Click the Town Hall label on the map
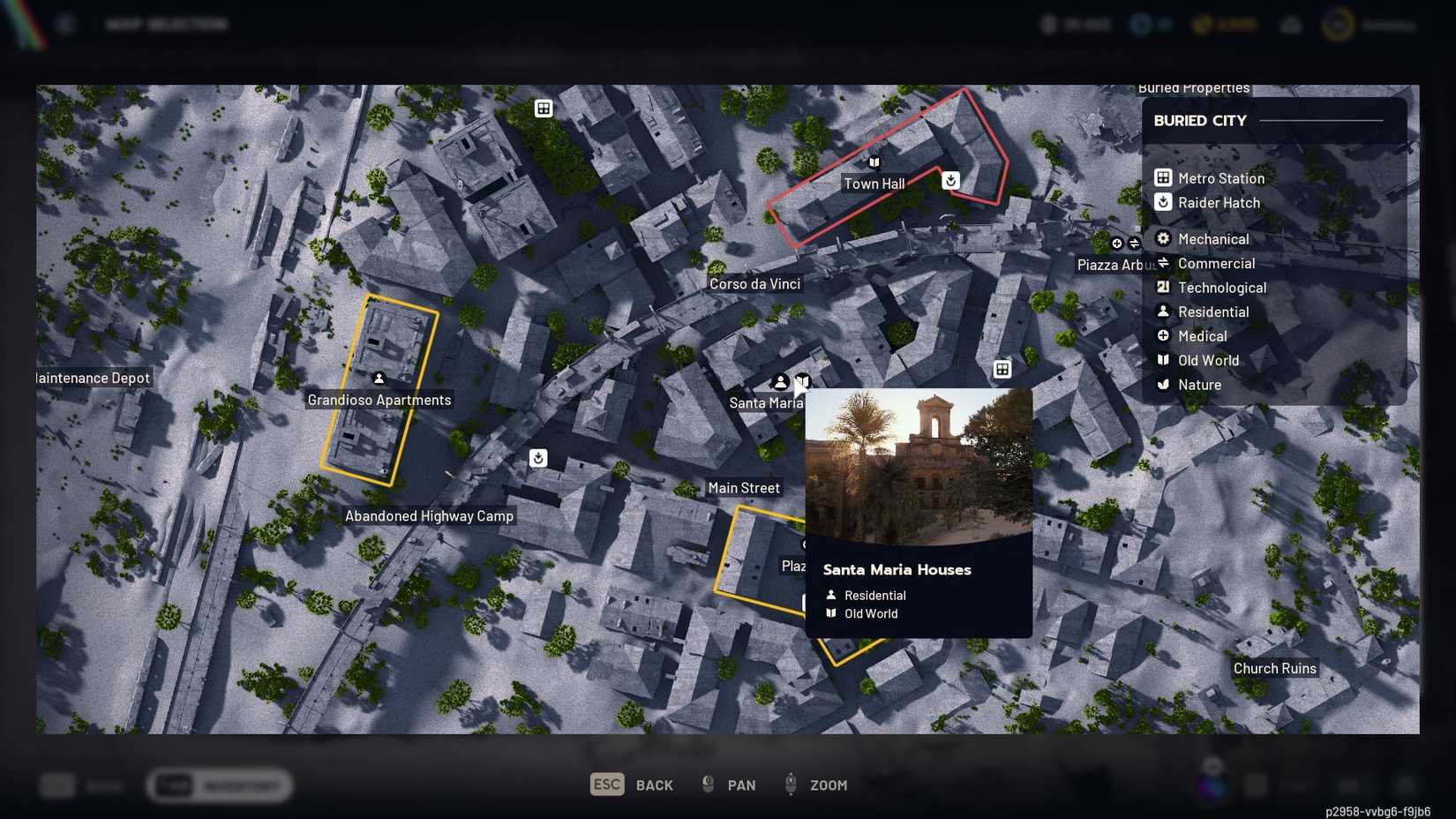This screenshot has width=1456, height=819. [x=874, y=184]
